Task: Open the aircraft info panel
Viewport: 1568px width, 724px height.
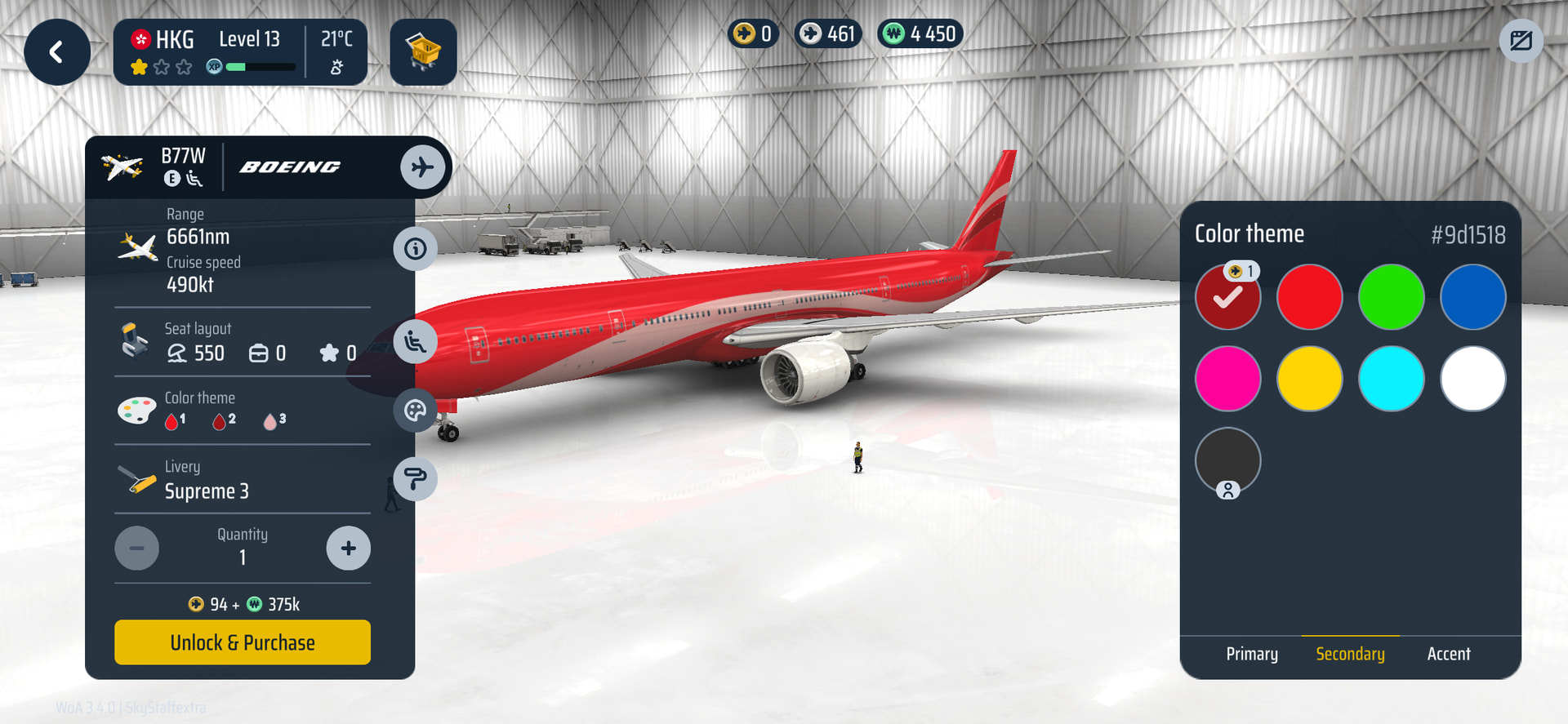Action: (x=415, y=249)
